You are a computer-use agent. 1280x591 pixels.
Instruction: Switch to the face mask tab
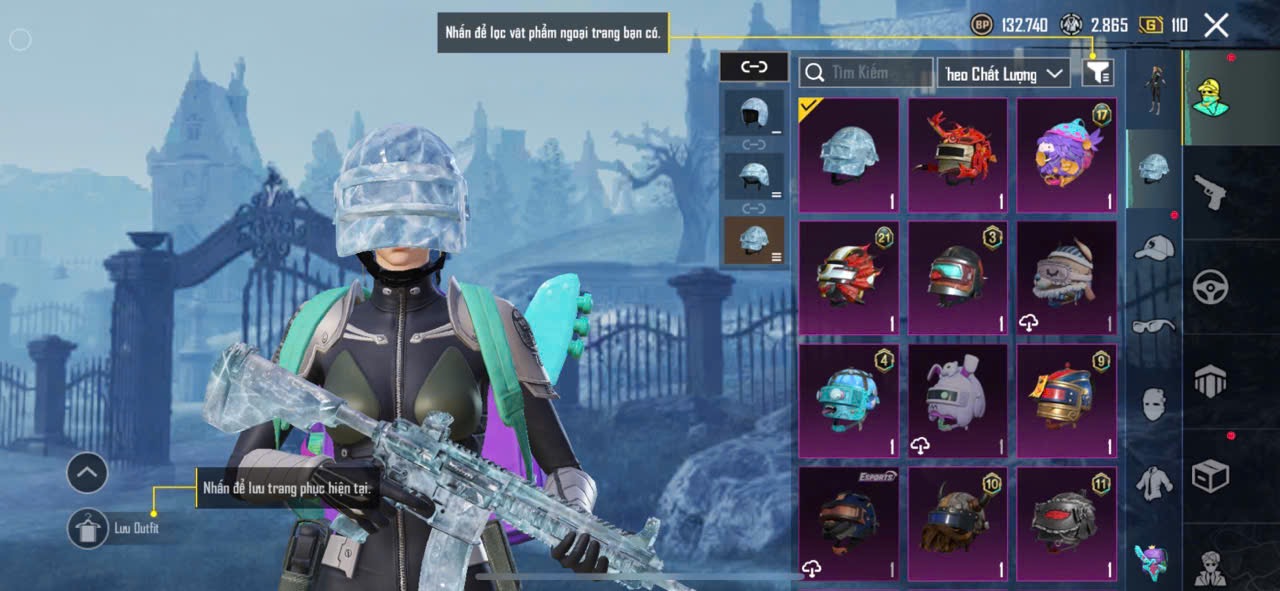pos(1154,404)
